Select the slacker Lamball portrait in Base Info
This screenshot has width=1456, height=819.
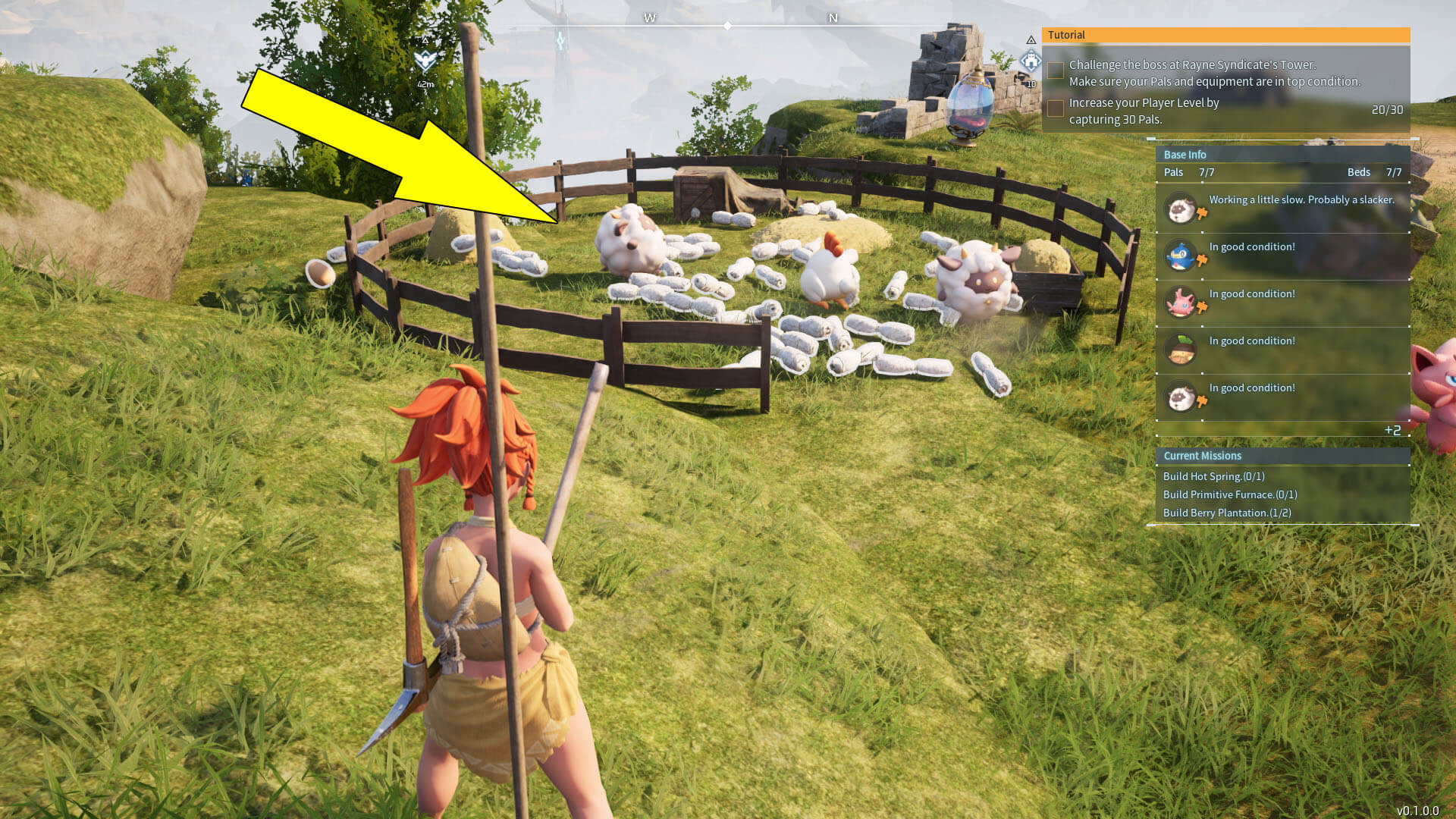tap(1181, 207)
